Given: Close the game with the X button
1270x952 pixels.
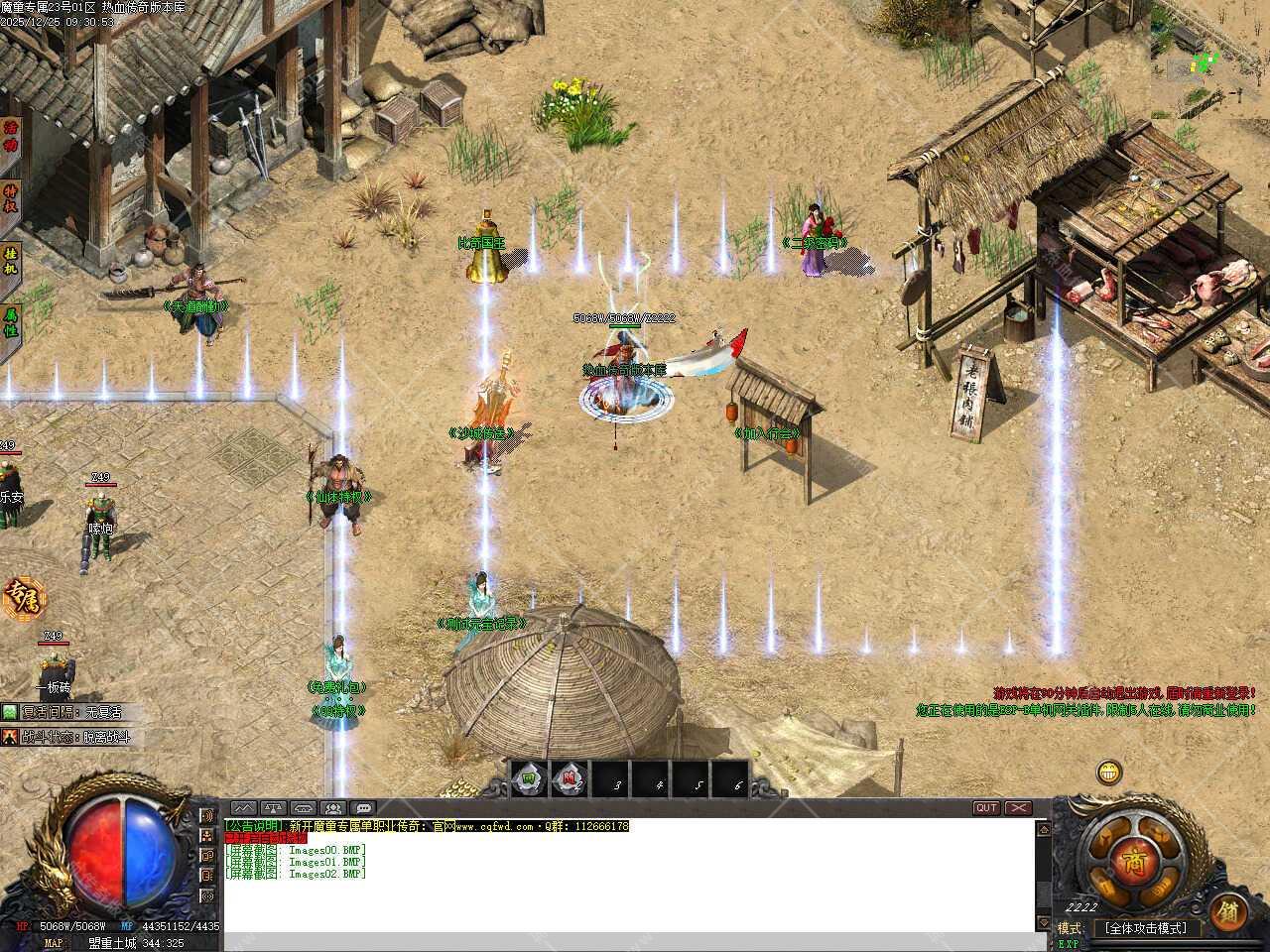Looking at the screenshot, I should 1019,808.
